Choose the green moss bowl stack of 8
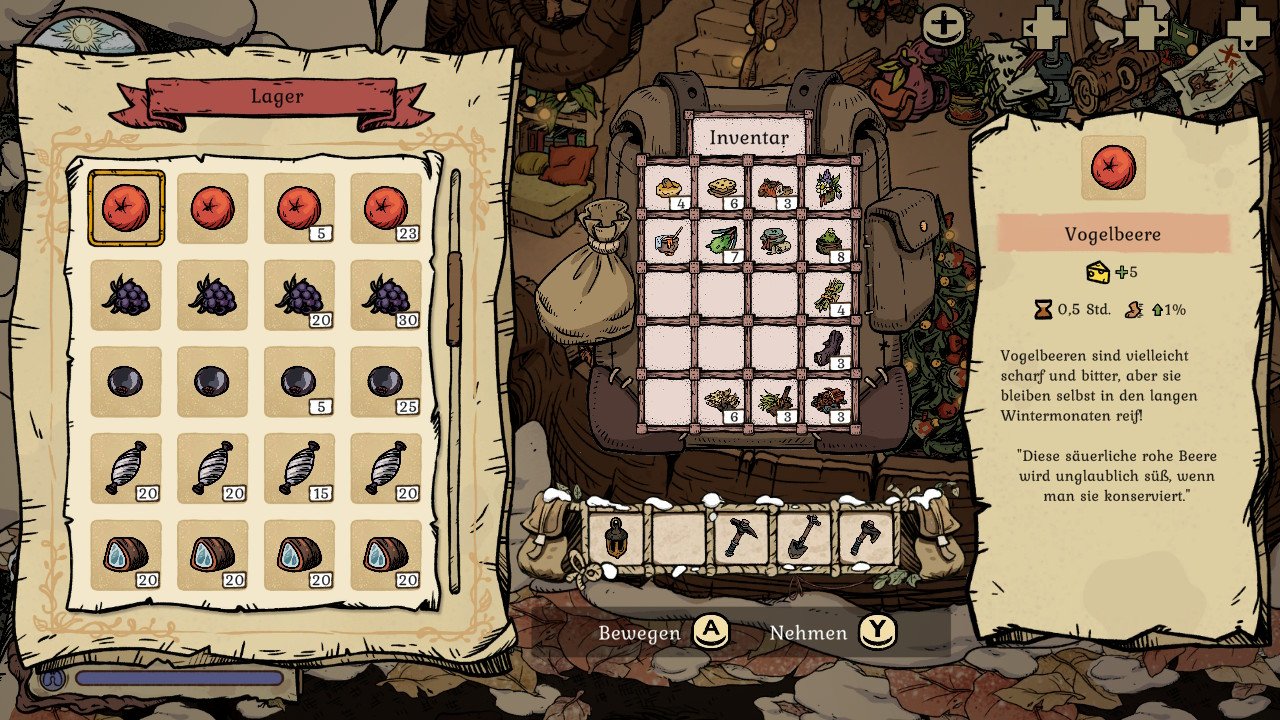 coord(829,241)
